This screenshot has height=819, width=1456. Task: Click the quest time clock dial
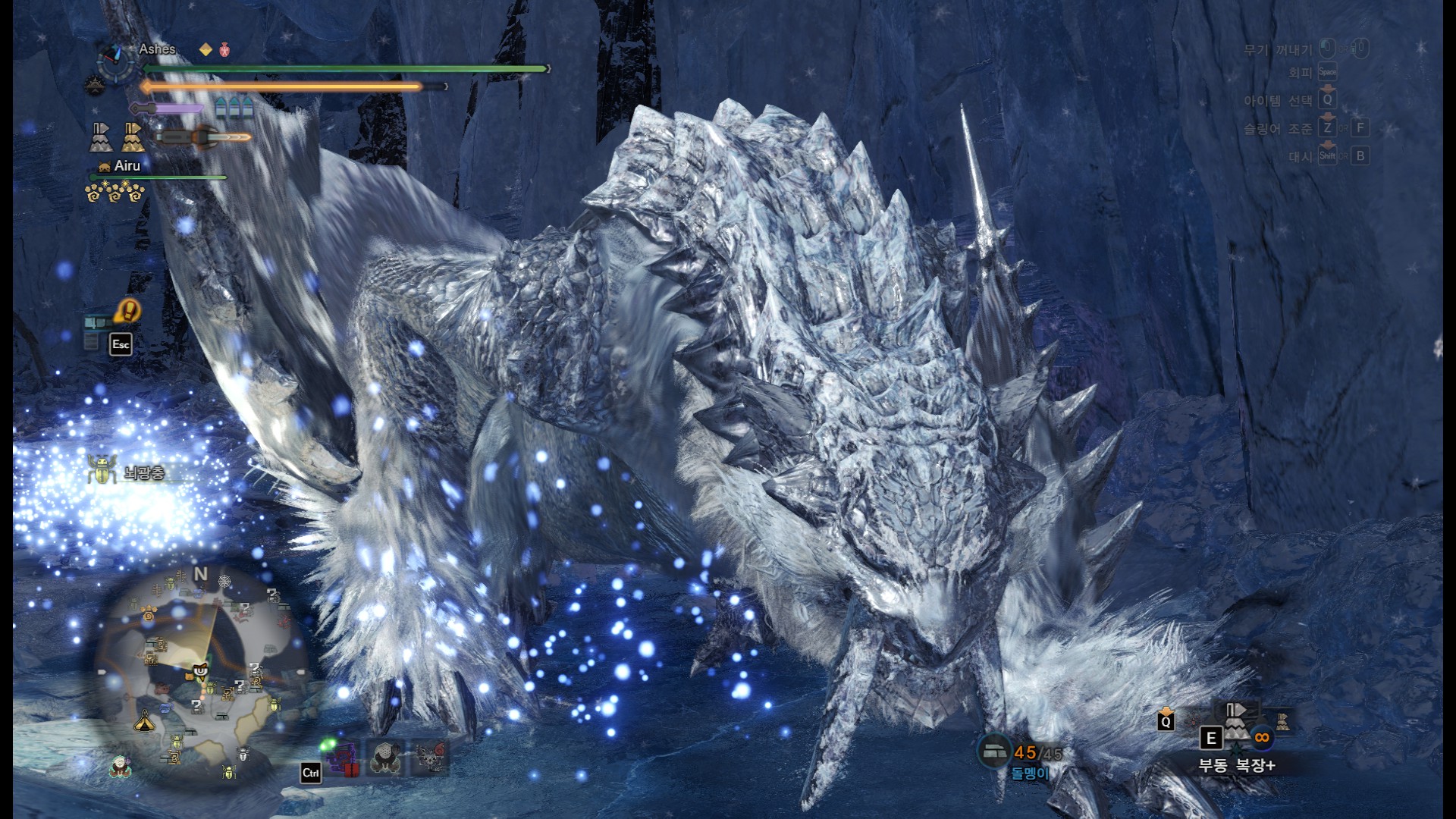click(x=116, y=63)
